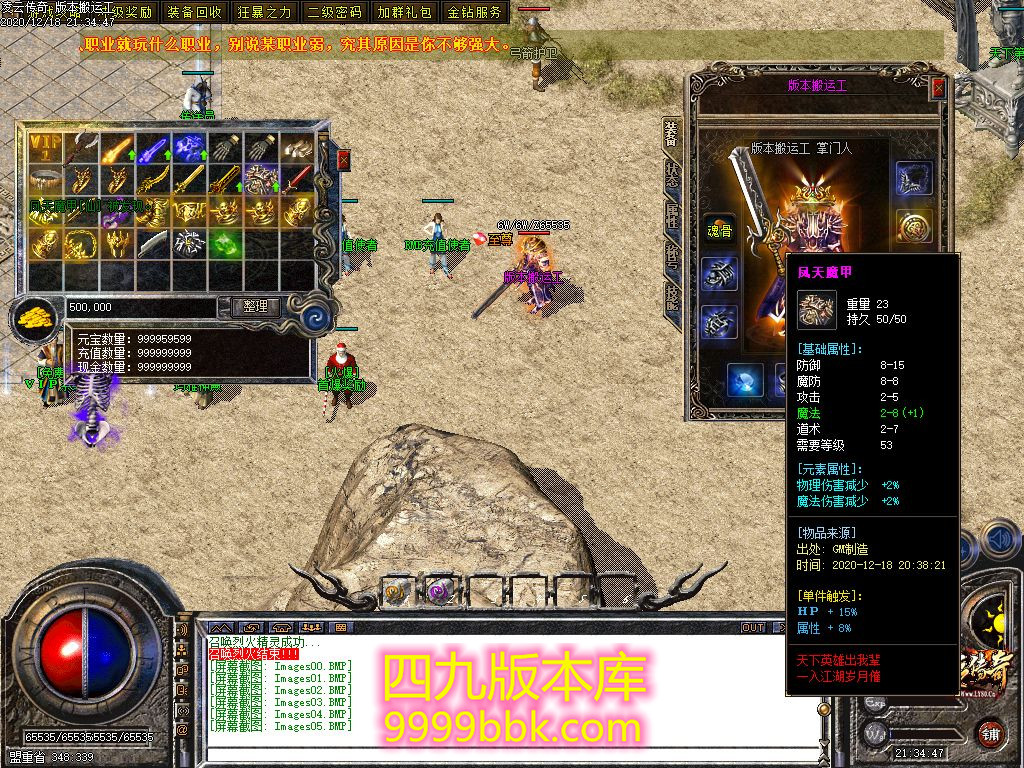Switch to the 状态 status tab
Image resolution: width=1024 pixels, height=768 pixels.
(x=672, y=176)
